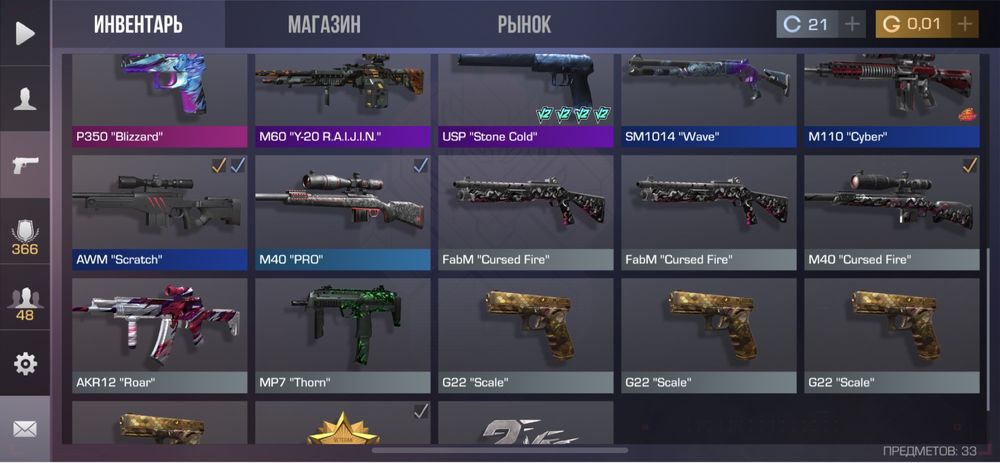The height and width of the screenshot is (463, 1000).
Task: Open the clan friends icon showing 48
Action: [x=25, y=304]
